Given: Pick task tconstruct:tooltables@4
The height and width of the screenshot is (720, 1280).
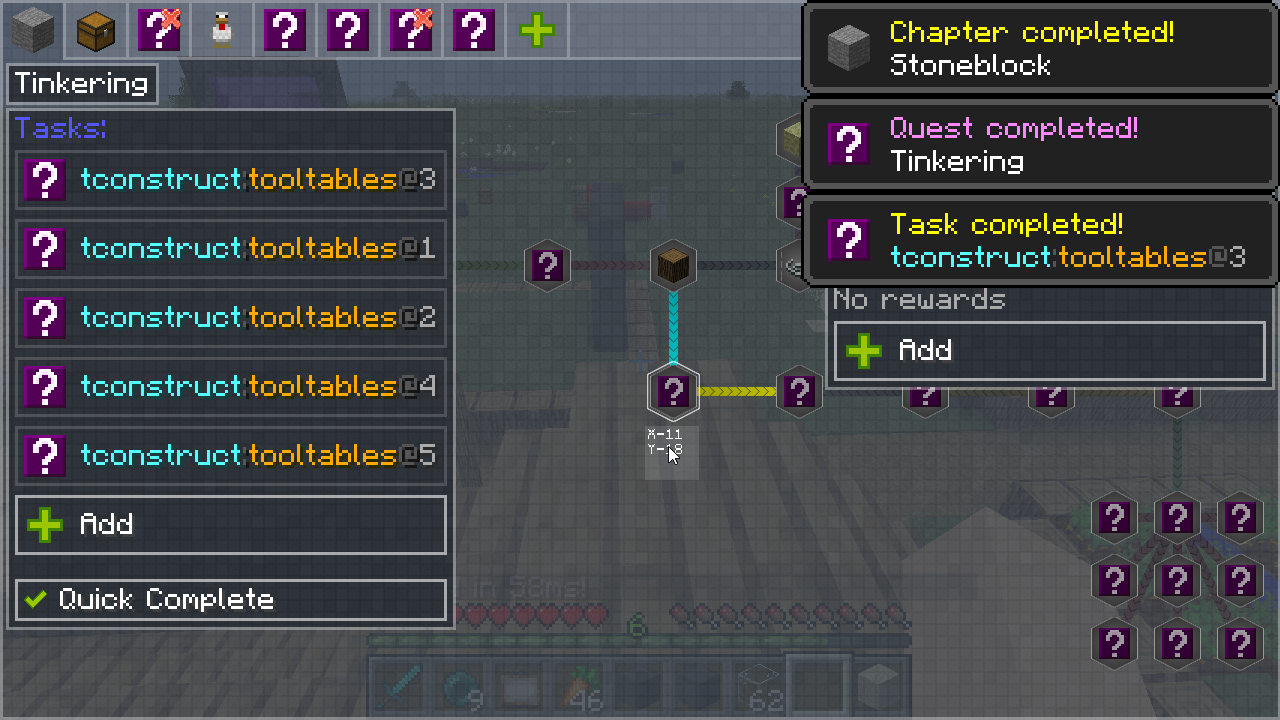Looking at the screenshot, I should (x=231, y=386).
